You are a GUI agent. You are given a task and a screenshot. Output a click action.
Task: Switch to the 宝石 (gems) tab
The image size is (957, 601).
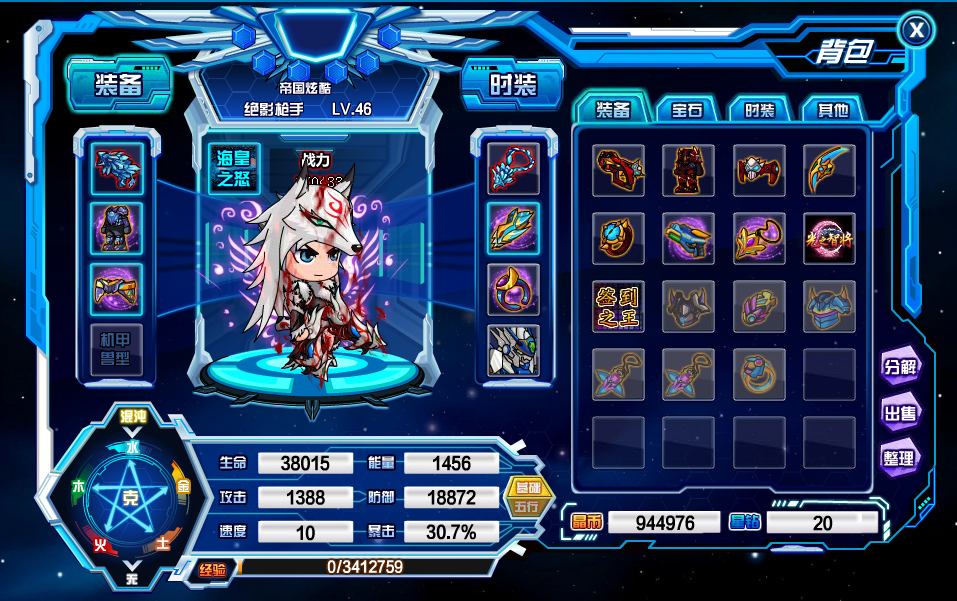coord(686,110)
